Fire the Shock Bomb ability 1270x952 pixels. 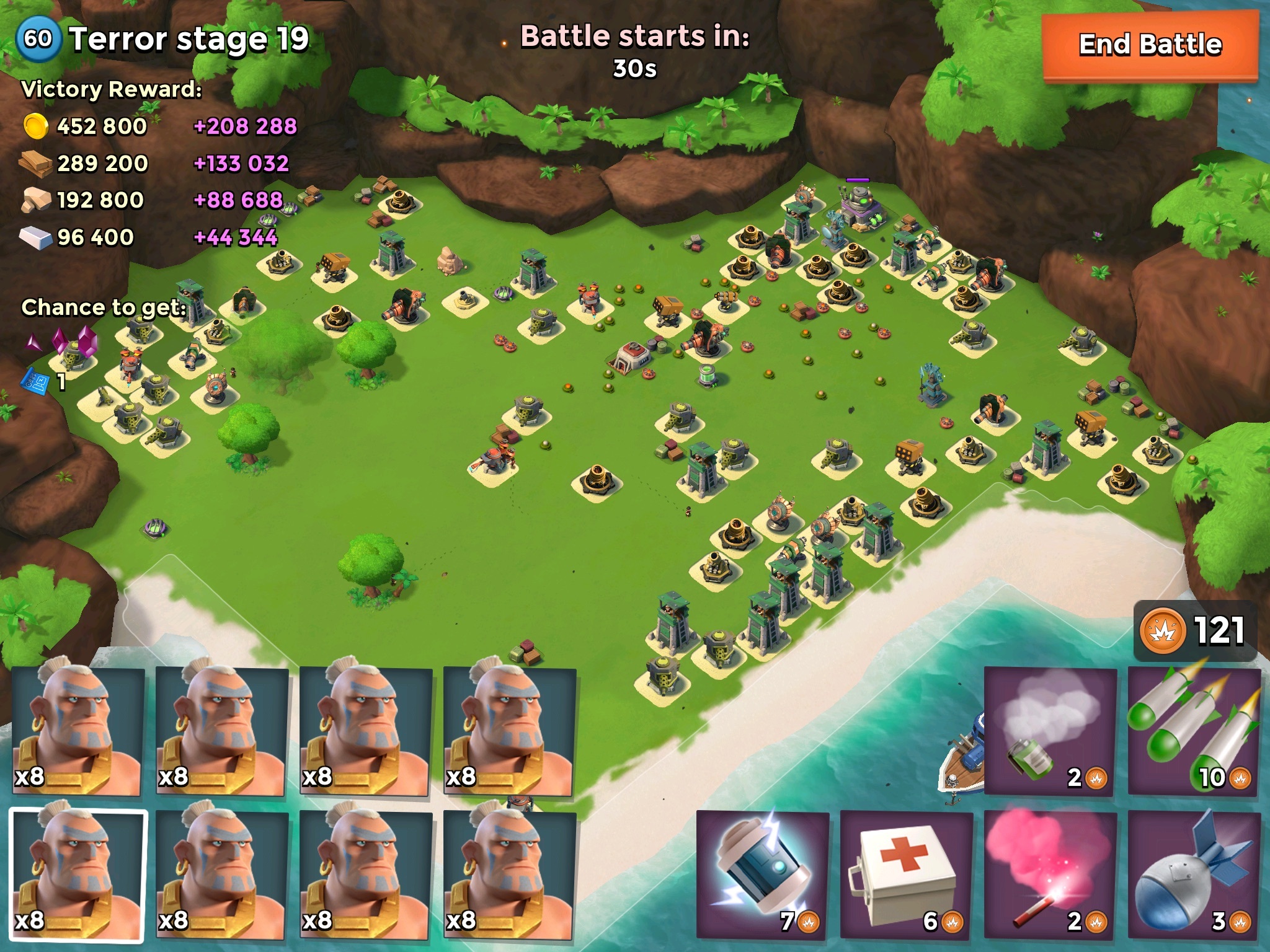762,874
